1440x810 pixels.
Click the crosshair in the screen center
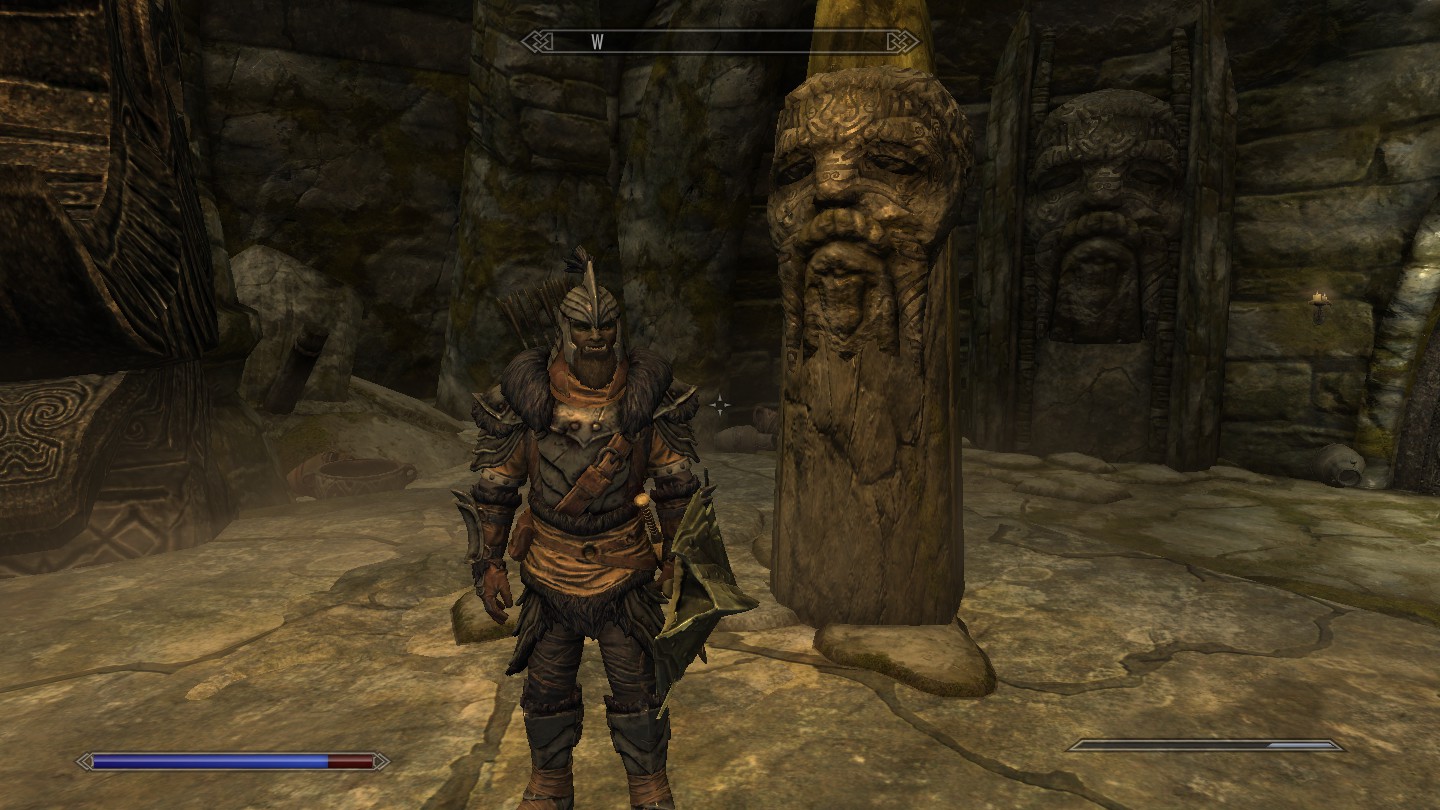pos(719,405)
